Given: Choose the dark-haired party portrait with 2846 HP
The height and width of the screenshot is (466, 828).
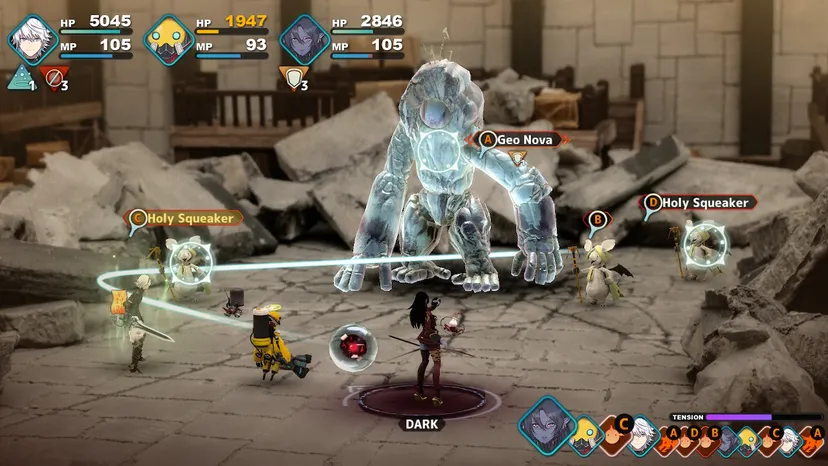Looking at the screenshot, I should (x=303, y=39).
